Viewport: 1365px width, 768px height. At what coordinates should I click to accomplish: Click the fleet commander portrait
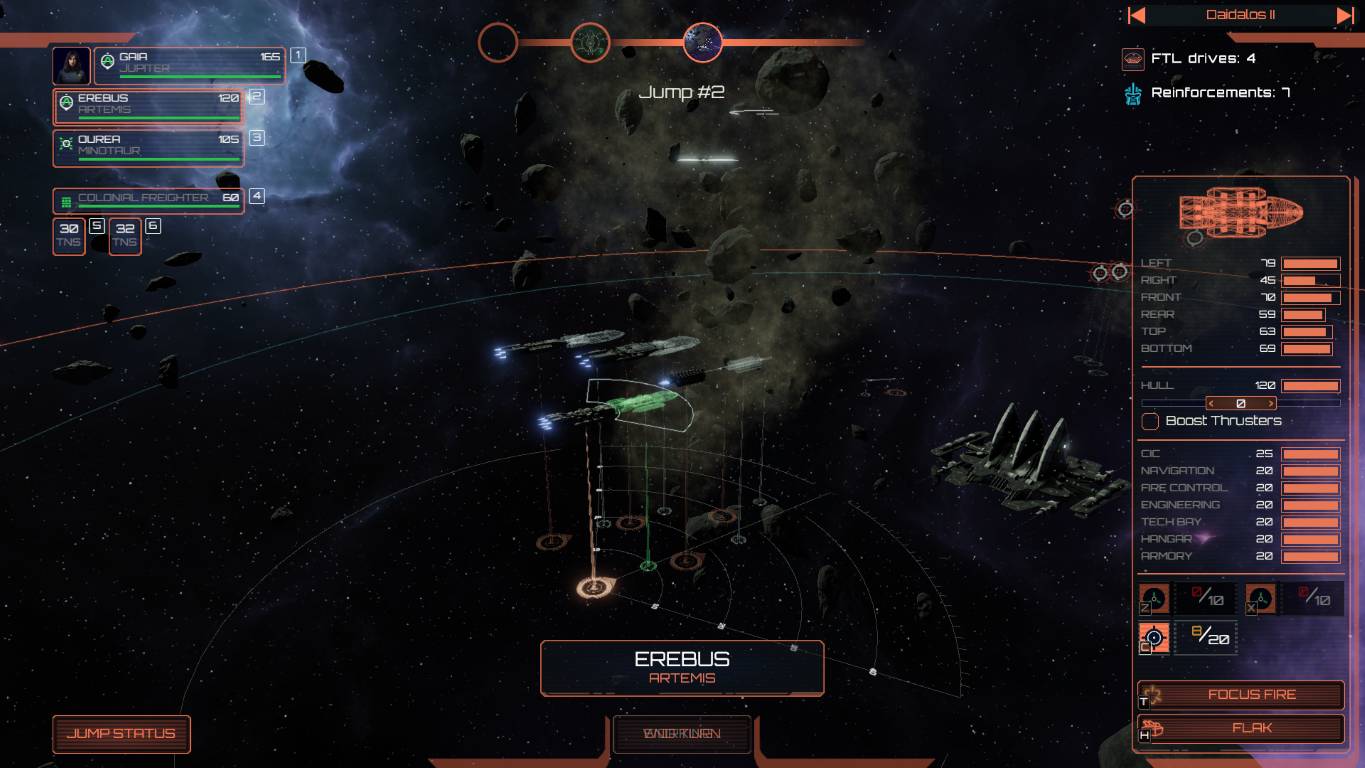click(x=71, y=65)
